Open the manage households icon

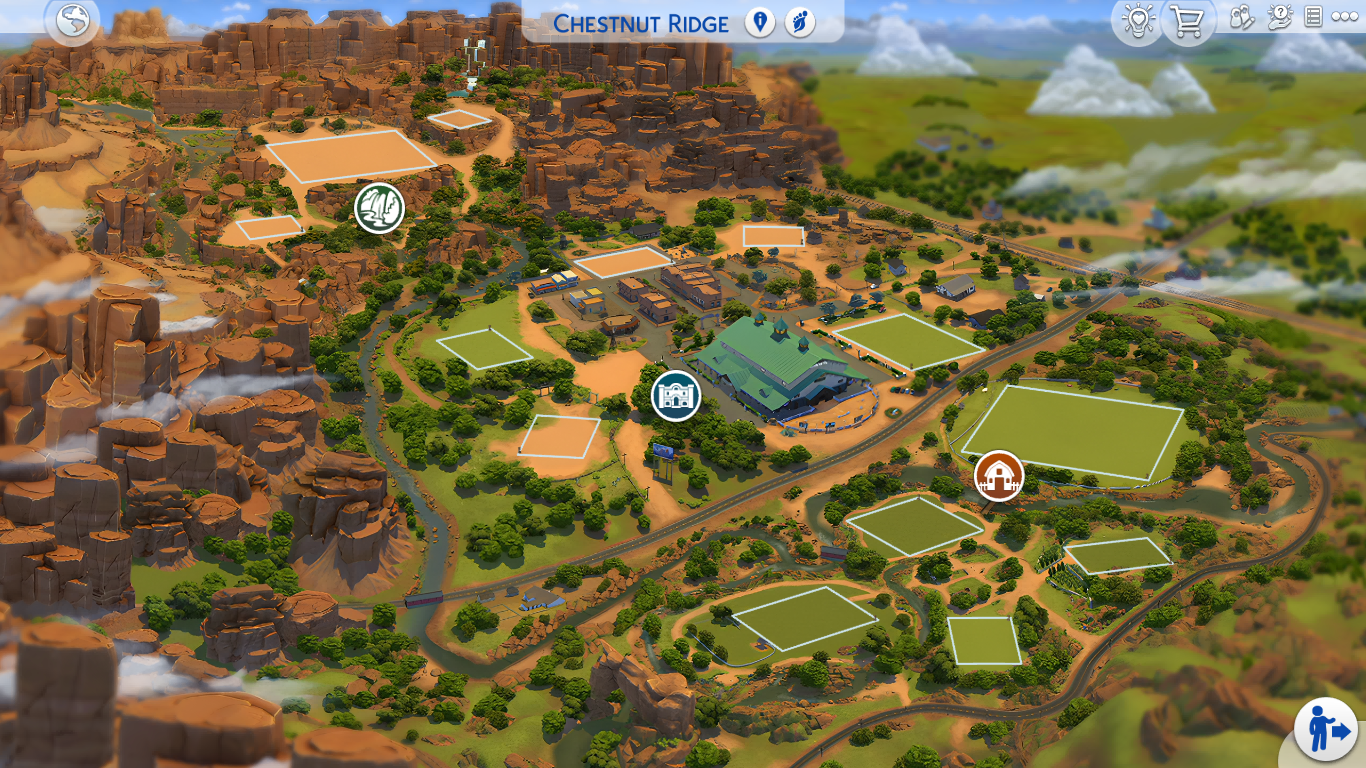tap(1241, 18)
